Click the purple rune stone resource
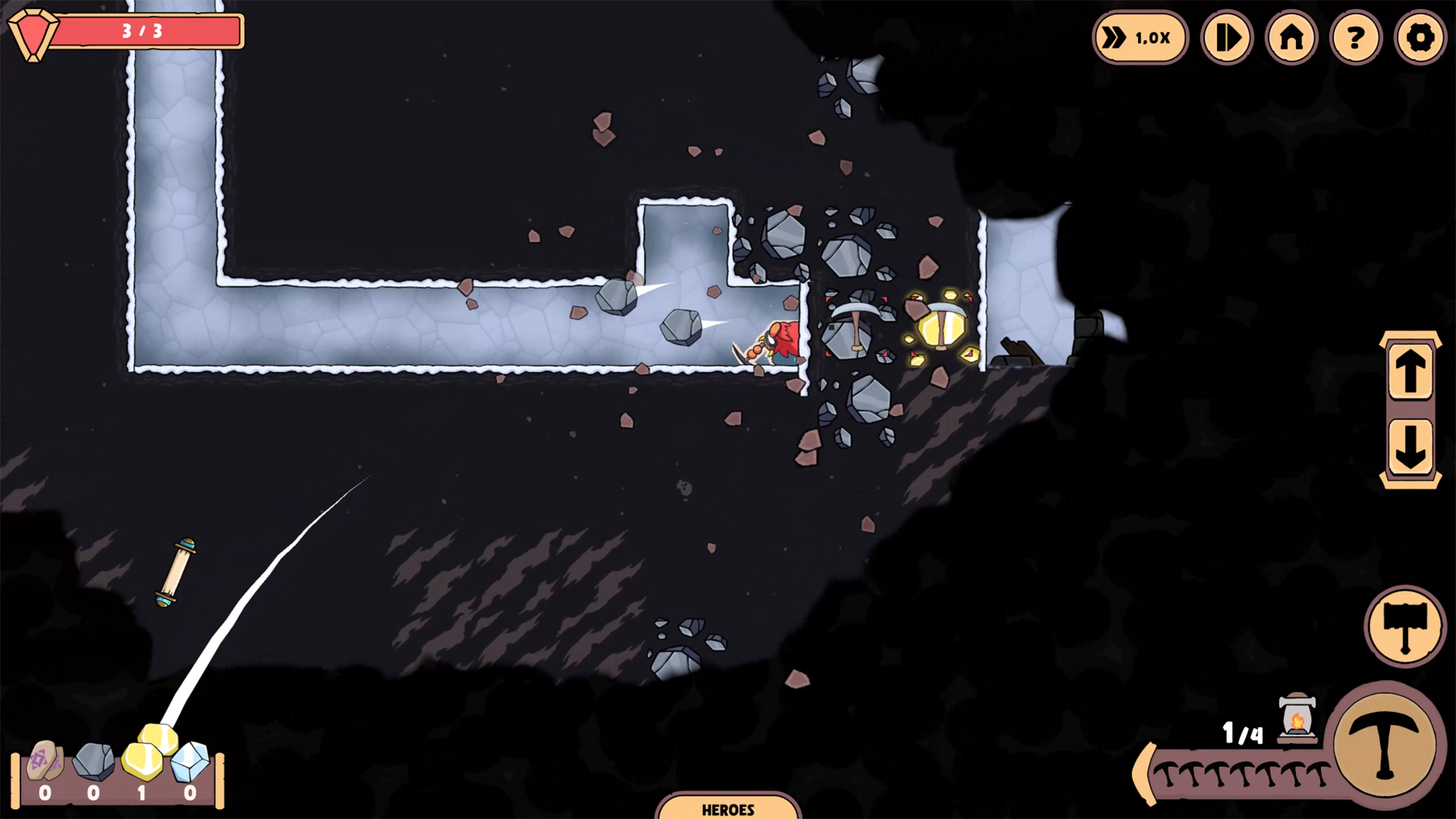1456x819 pixels. click(x=45, y=761)
